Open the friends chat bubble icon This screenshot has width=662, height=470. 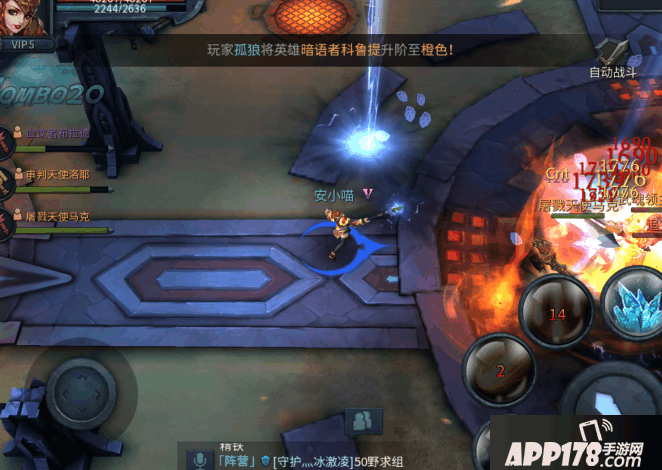tap(363, 421)
